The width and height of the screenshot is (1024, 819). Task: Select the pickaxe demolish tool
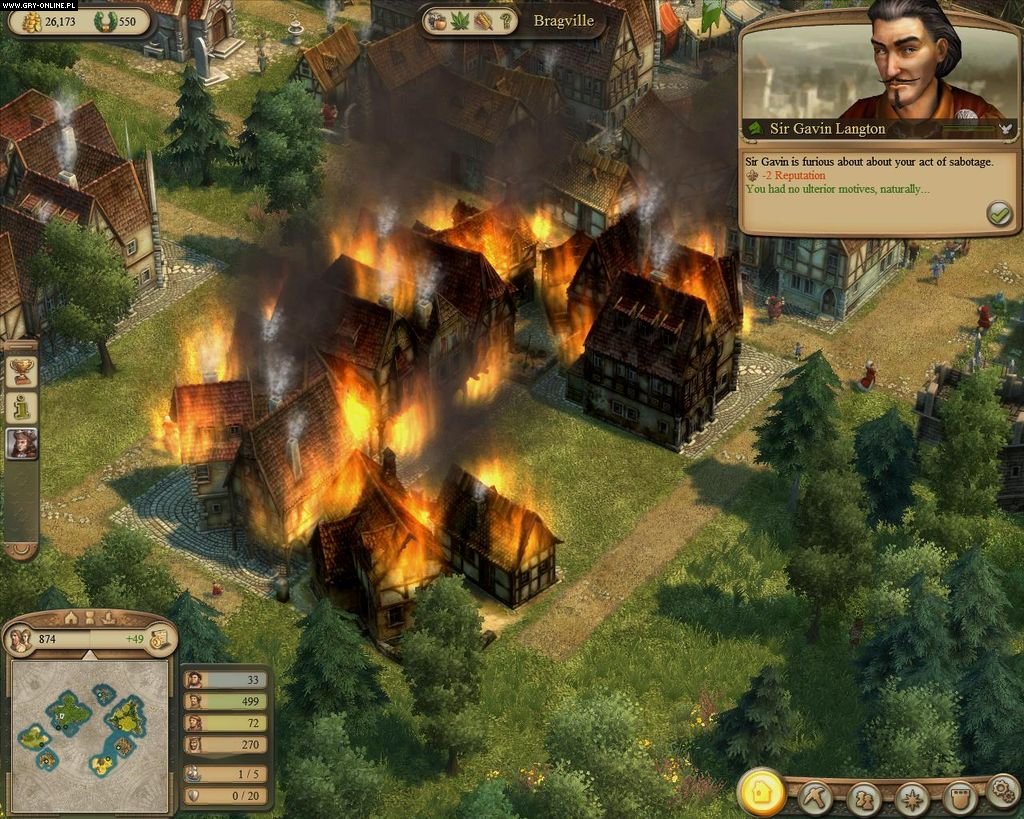[815, 797]
